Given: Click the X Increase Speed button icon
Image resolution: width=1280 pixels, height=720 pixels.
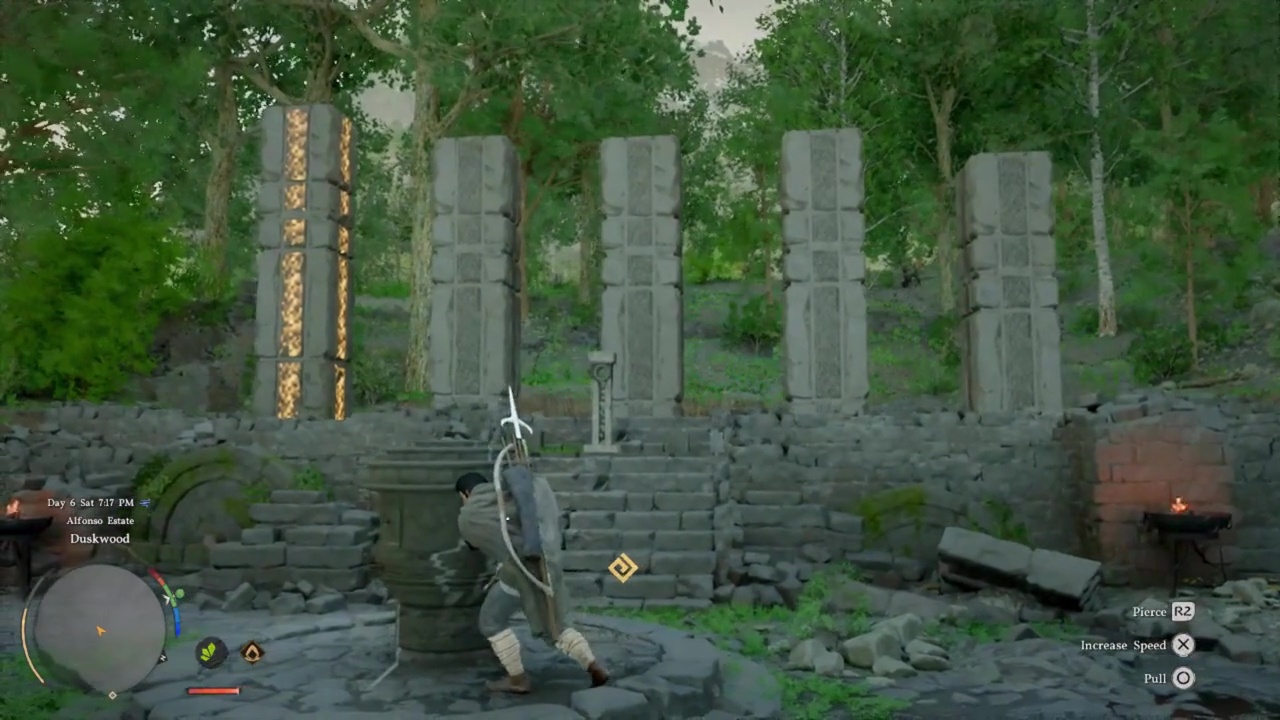Looking at the screenshot, I should coord(1183,645).
